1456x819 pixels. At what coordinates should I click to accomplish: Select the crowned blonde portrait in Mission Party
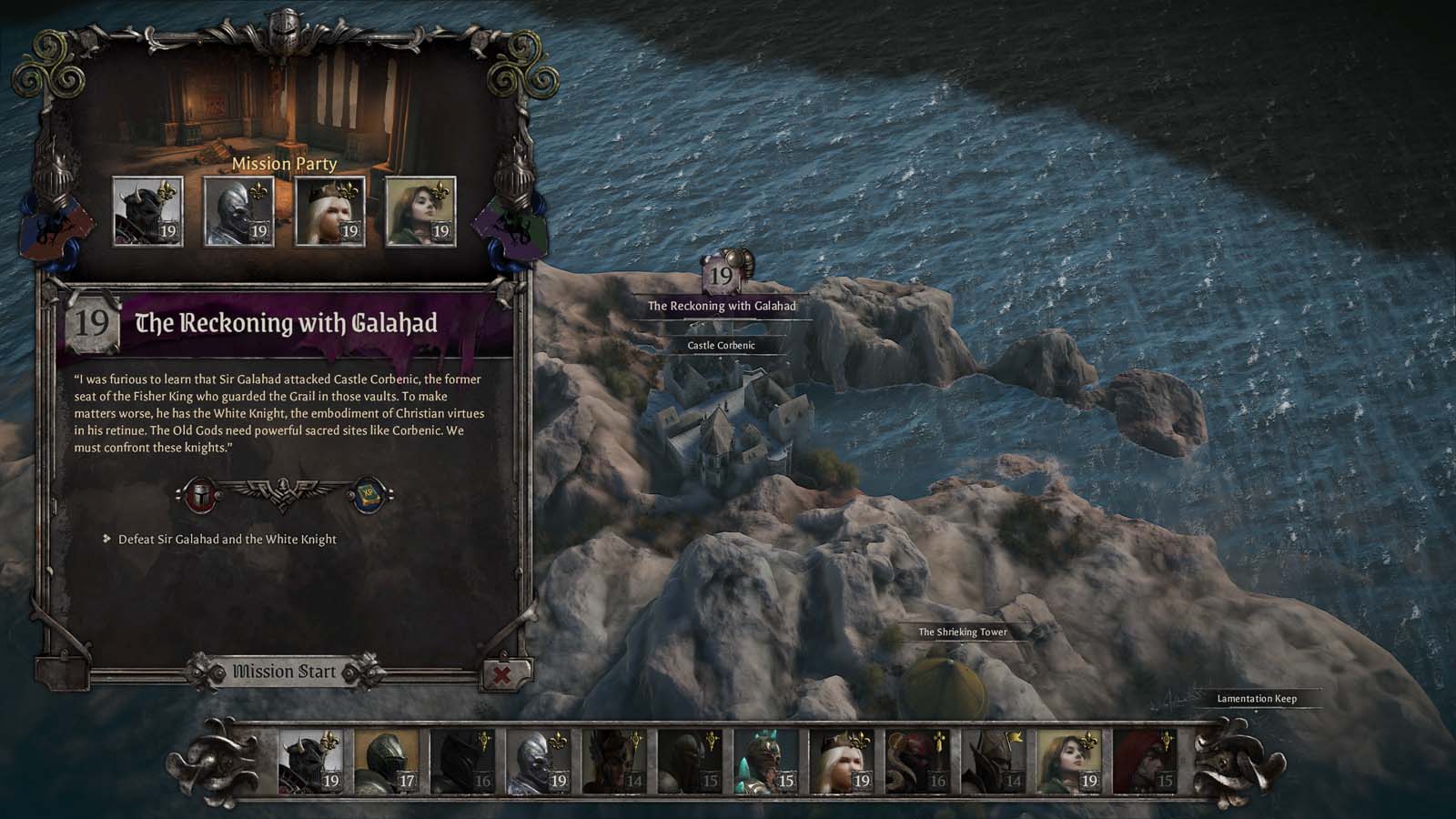pyautogui.click(x=331, y=212)
